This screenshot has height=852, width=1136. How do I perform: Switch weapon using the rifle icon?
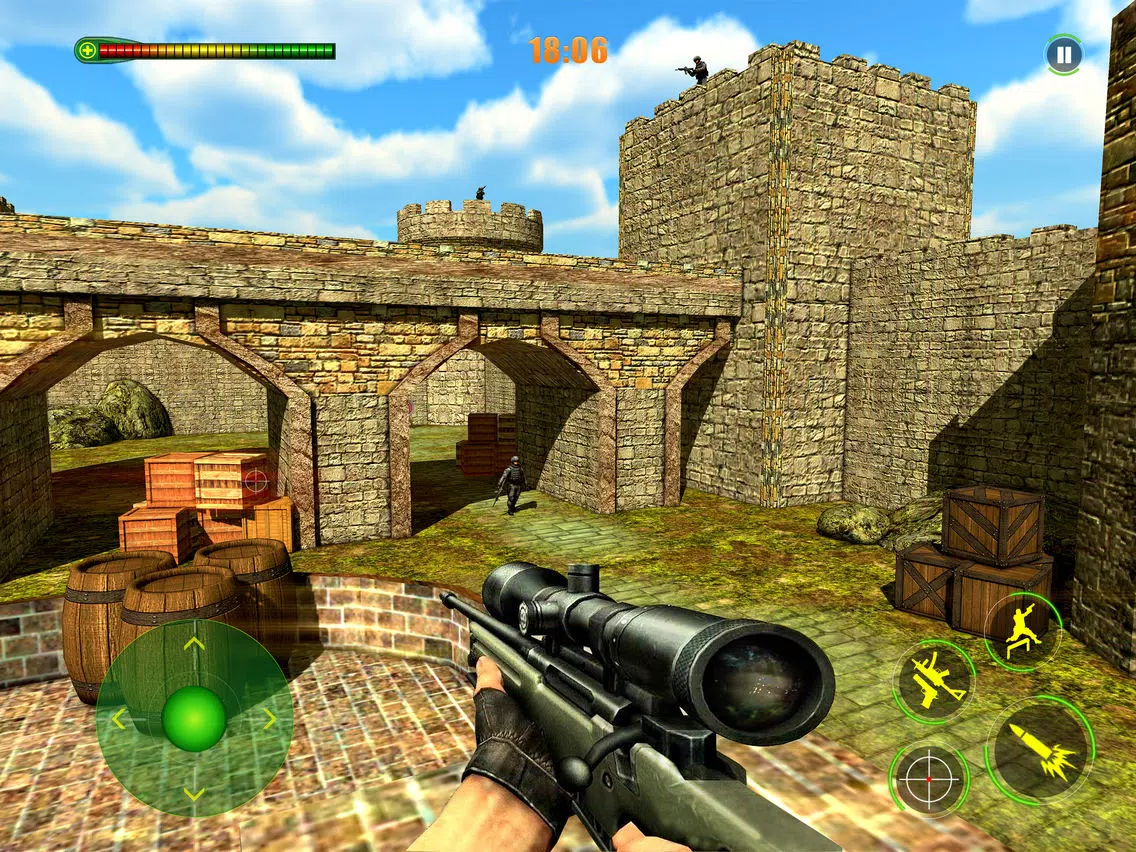(934, 682)
